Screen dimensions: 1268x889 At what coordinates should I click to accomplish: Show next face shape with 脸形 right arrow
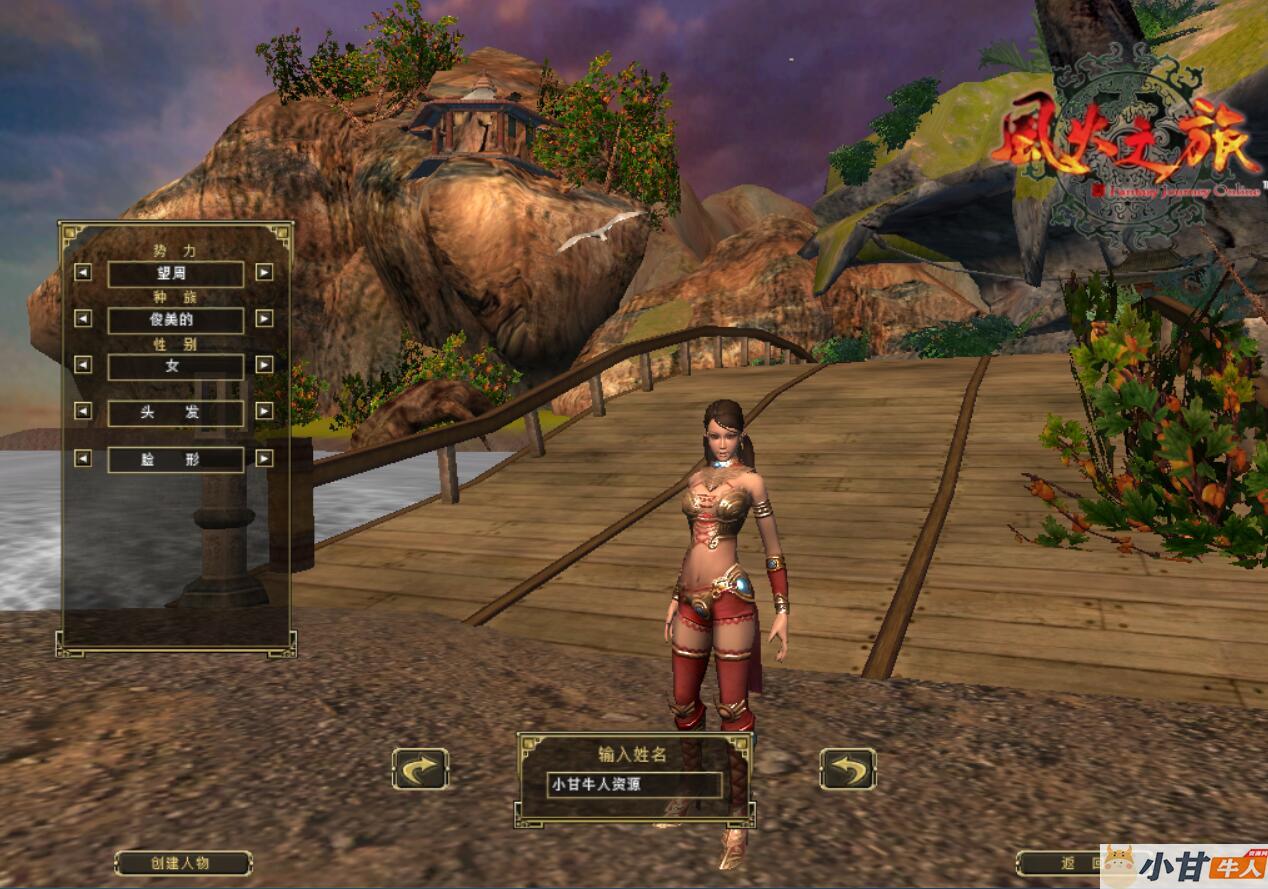264,458
